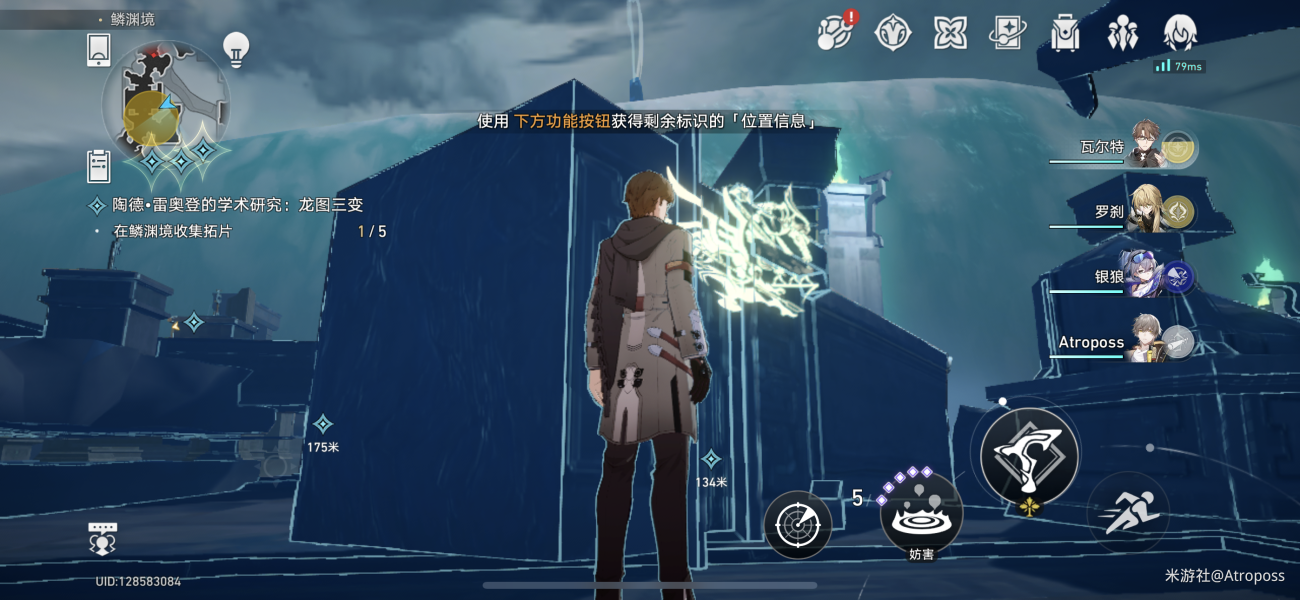
Task: Open the character head icon in the top bar
Action: point(1181,33)
